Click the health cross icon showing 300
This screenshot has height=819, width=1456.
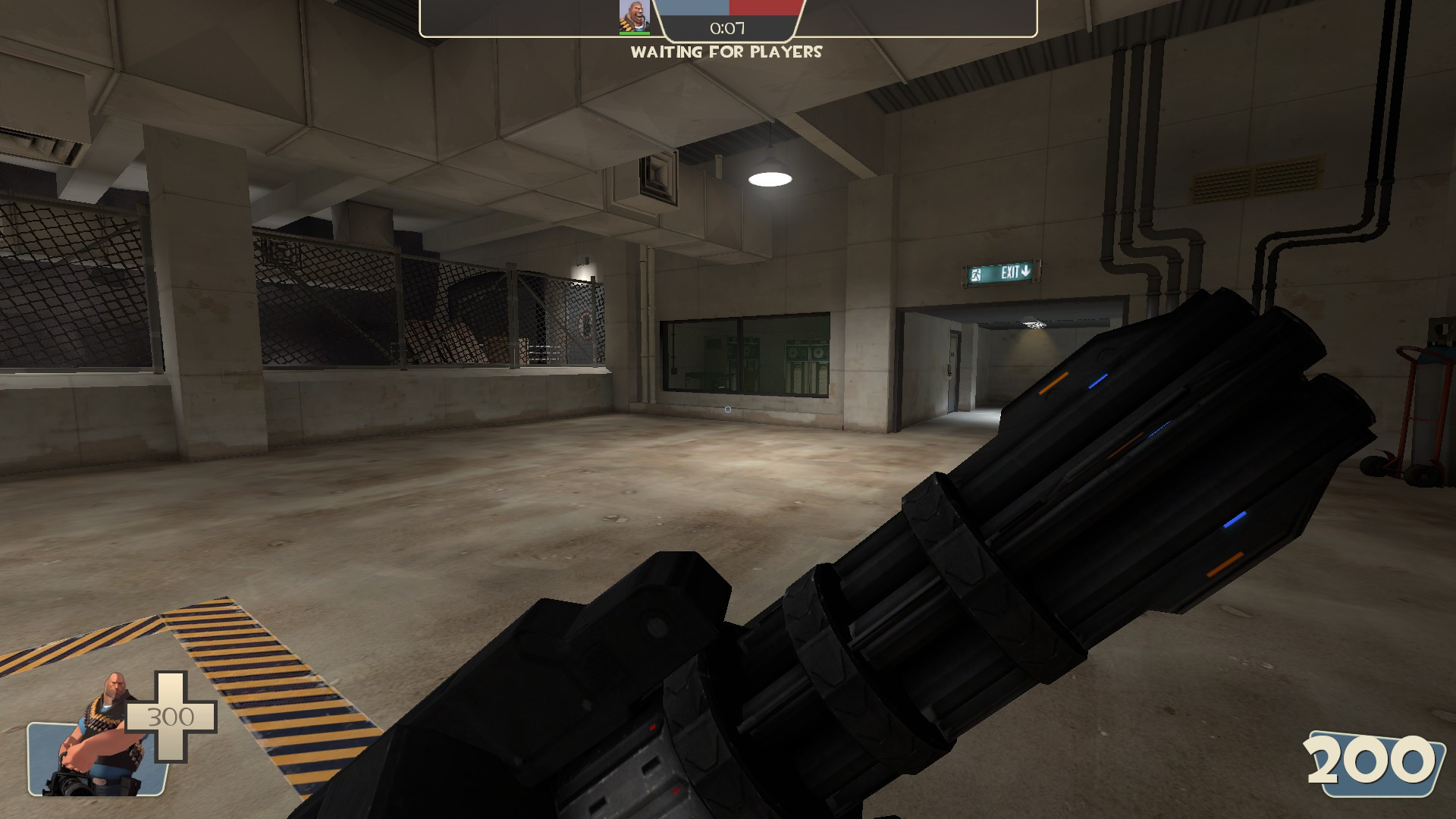(171, 717)
